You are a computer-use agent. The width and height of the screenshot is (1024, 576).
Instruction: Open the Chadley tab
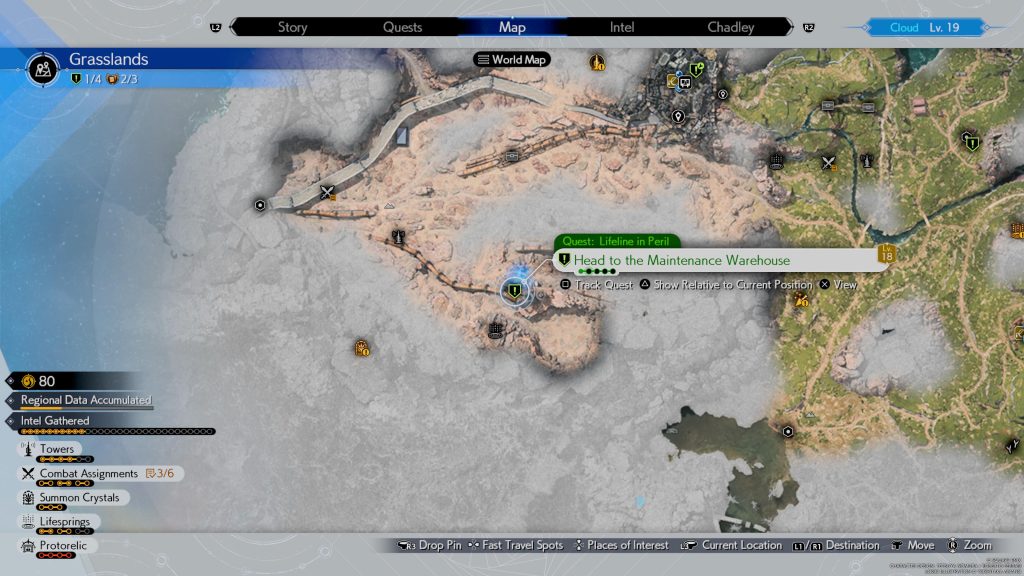[x=731, y=27]
